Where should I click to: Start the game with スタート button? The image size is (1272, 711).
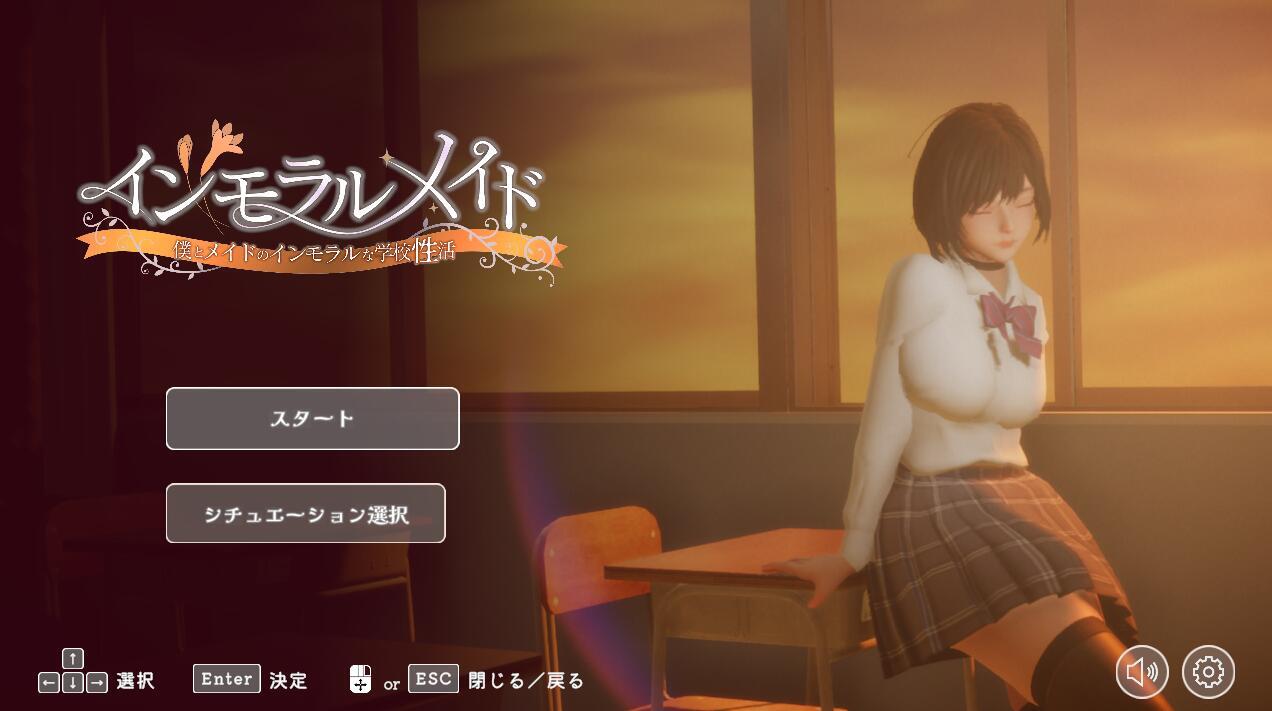[x=312, y=419]
